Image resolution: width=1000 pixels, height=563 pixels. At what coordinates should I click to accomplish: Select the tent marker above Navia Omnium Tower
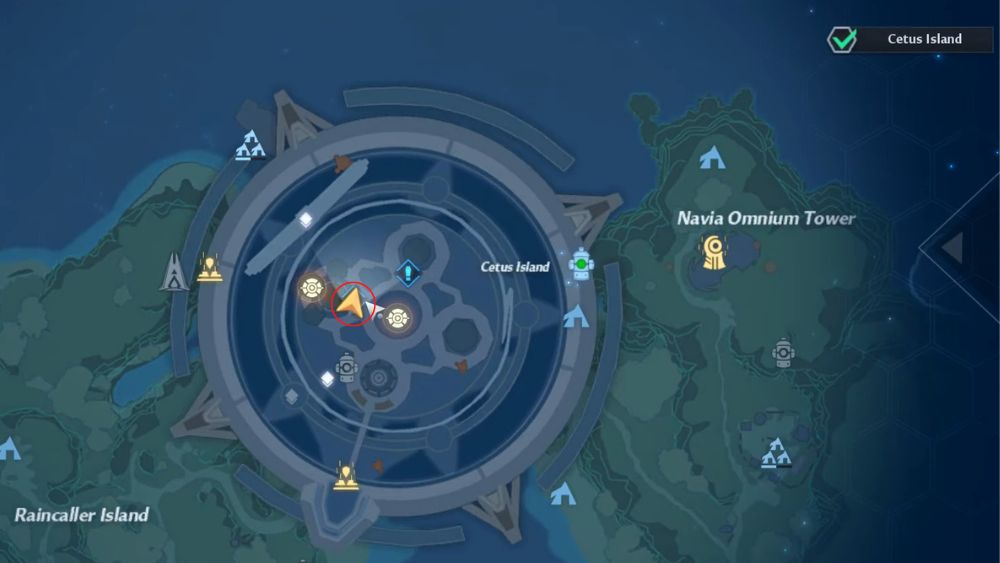(712, 158)
